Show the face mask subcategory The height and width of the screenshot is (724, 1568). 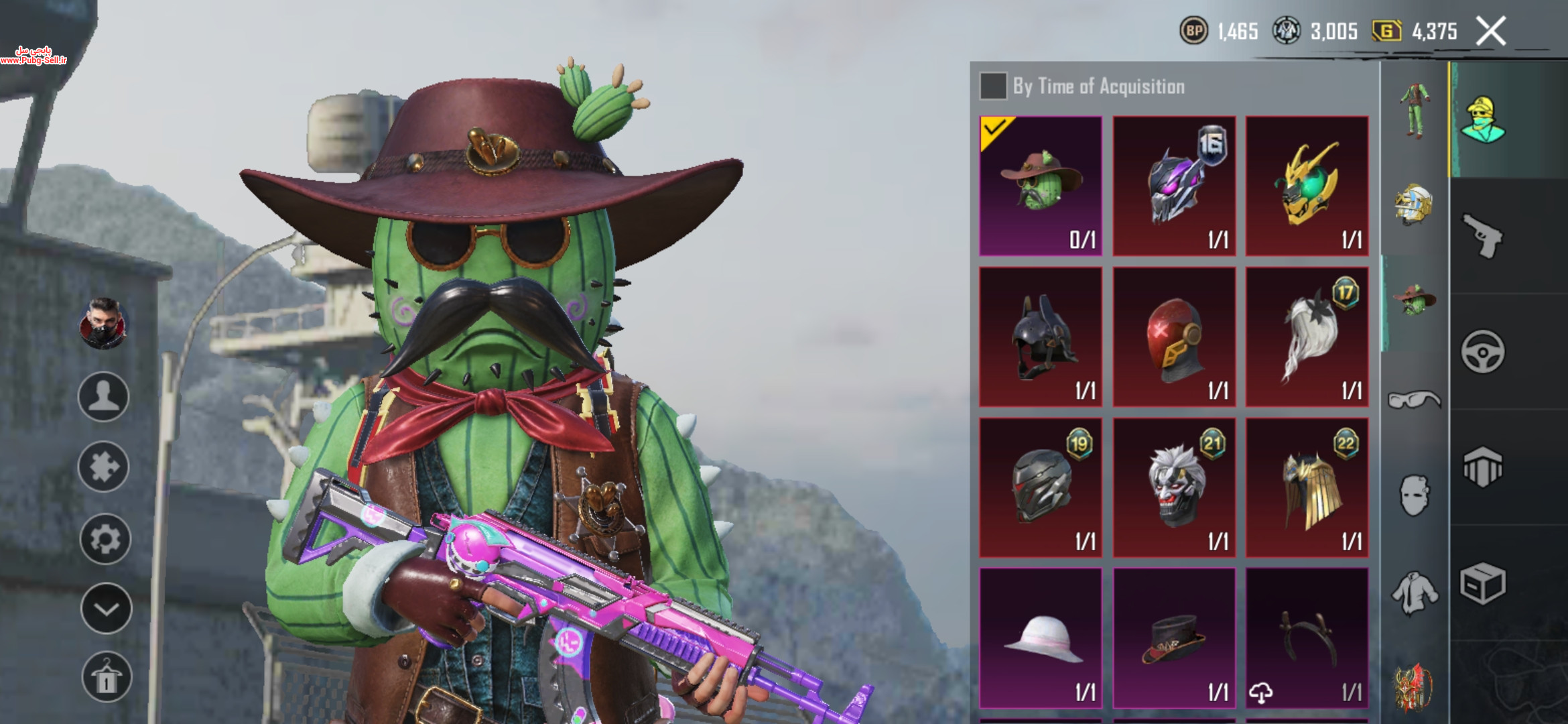(1414, 496)
